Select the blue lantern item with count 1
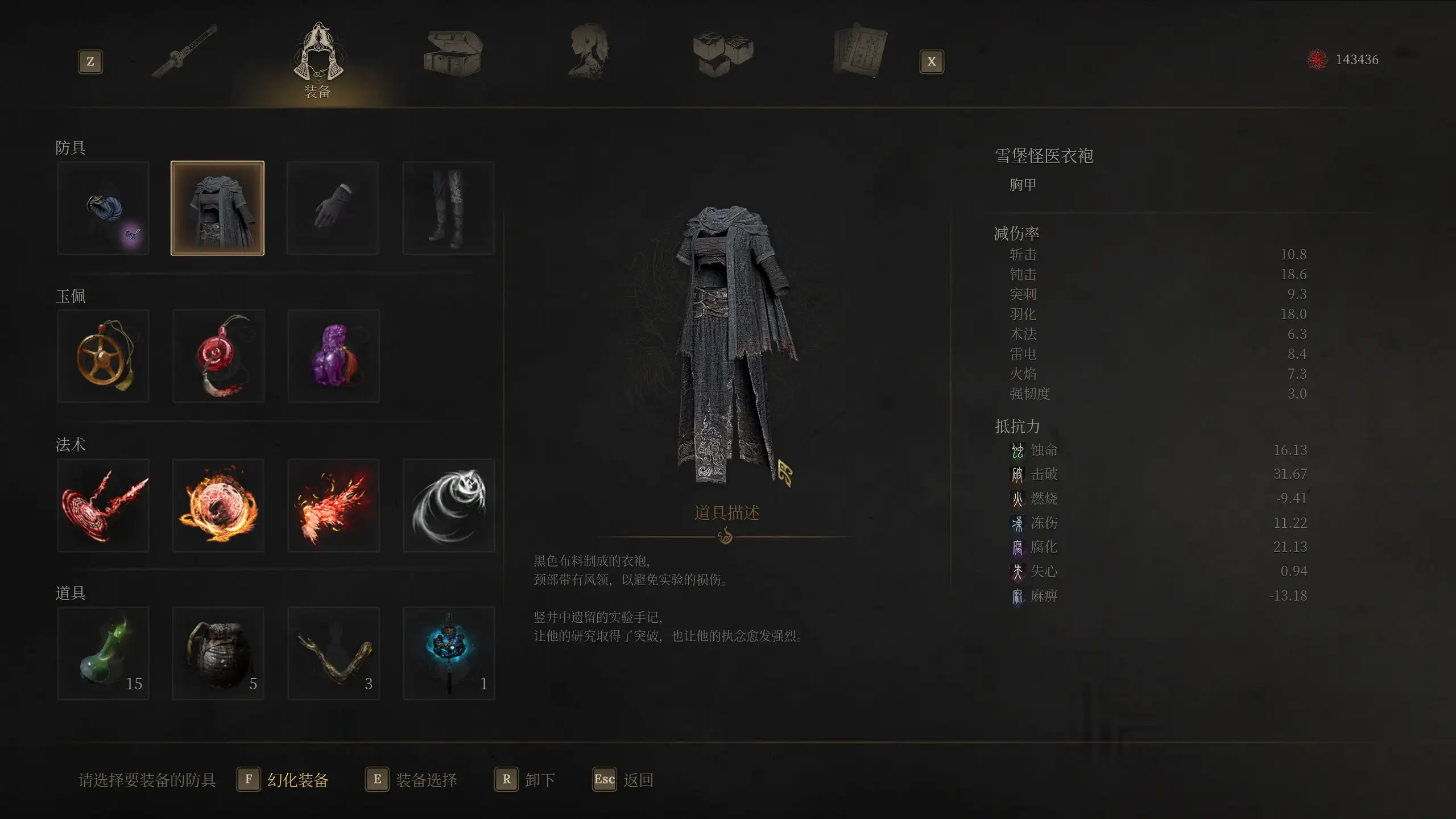Viewport: 1456px width, 819px height. coord(448,653)
